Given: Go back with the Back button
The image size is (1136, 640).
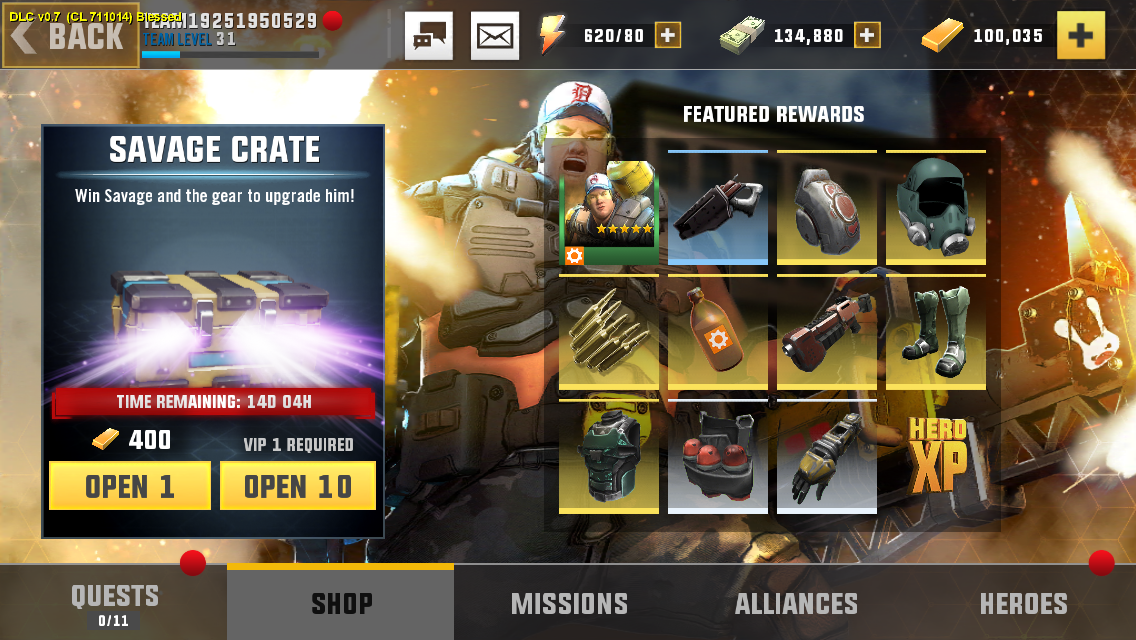Looking at the screenshot, I should tap(70, 36).
